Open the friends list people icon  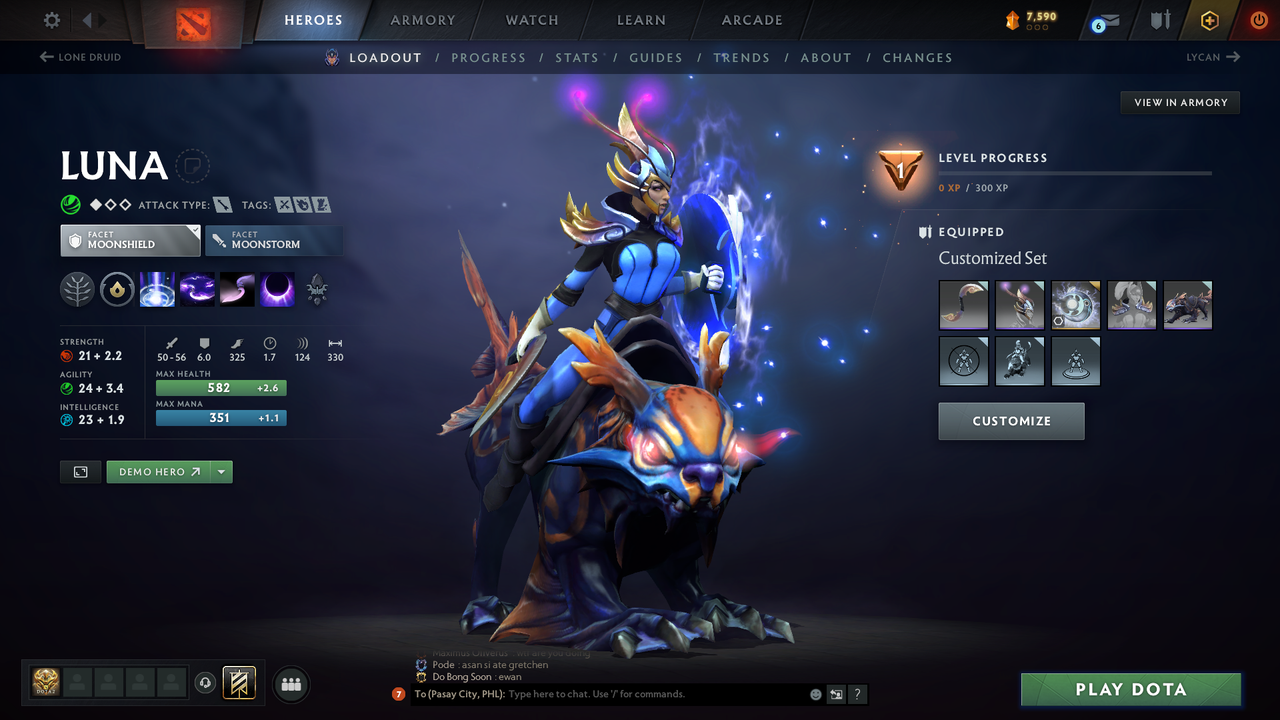pyautogui.click(x=290, y=684)
